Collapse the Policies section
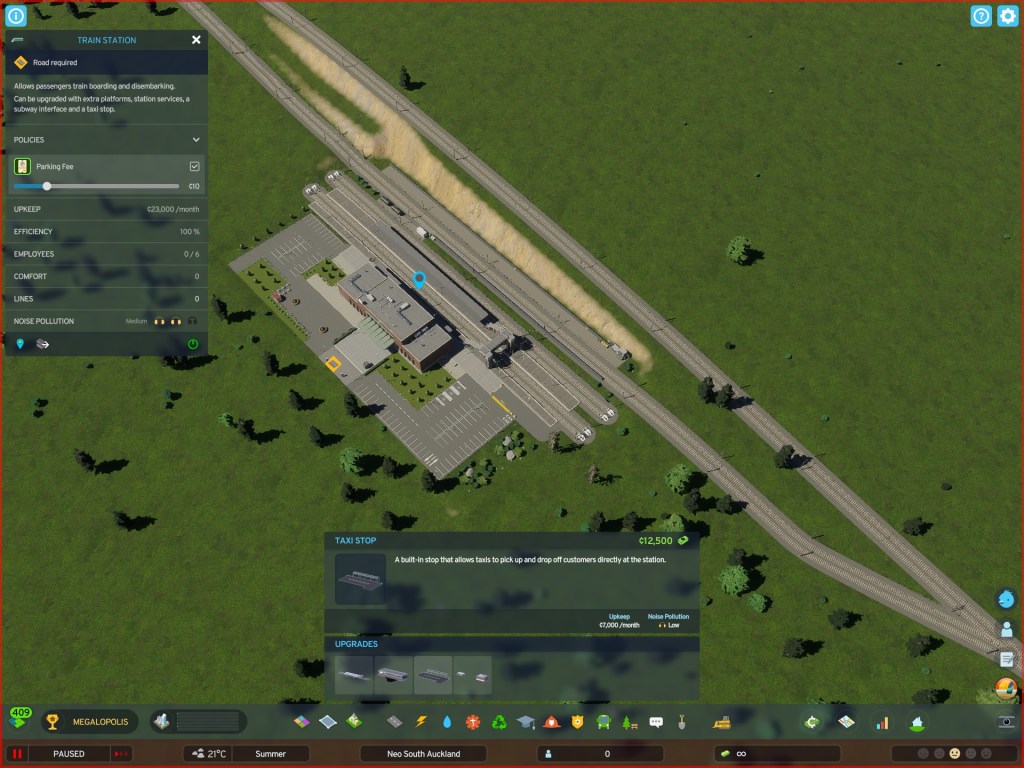1024x768 pixels. [x=196, y=140]
